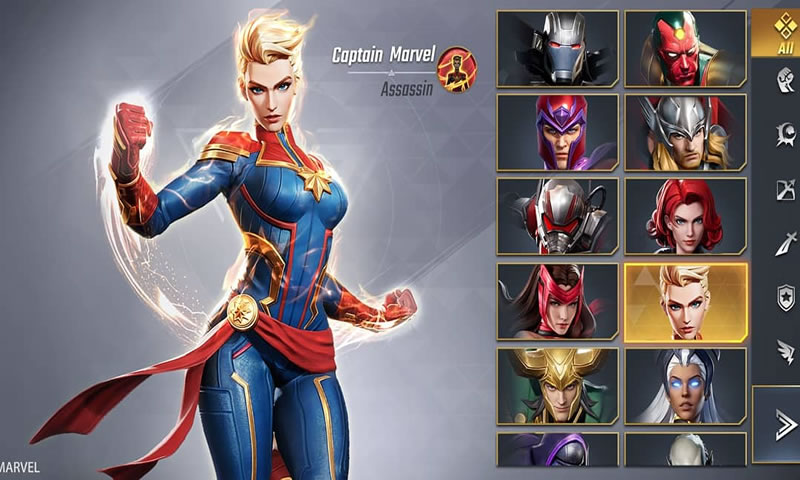Select Loki's hero portrait

(x=557, y=385)
